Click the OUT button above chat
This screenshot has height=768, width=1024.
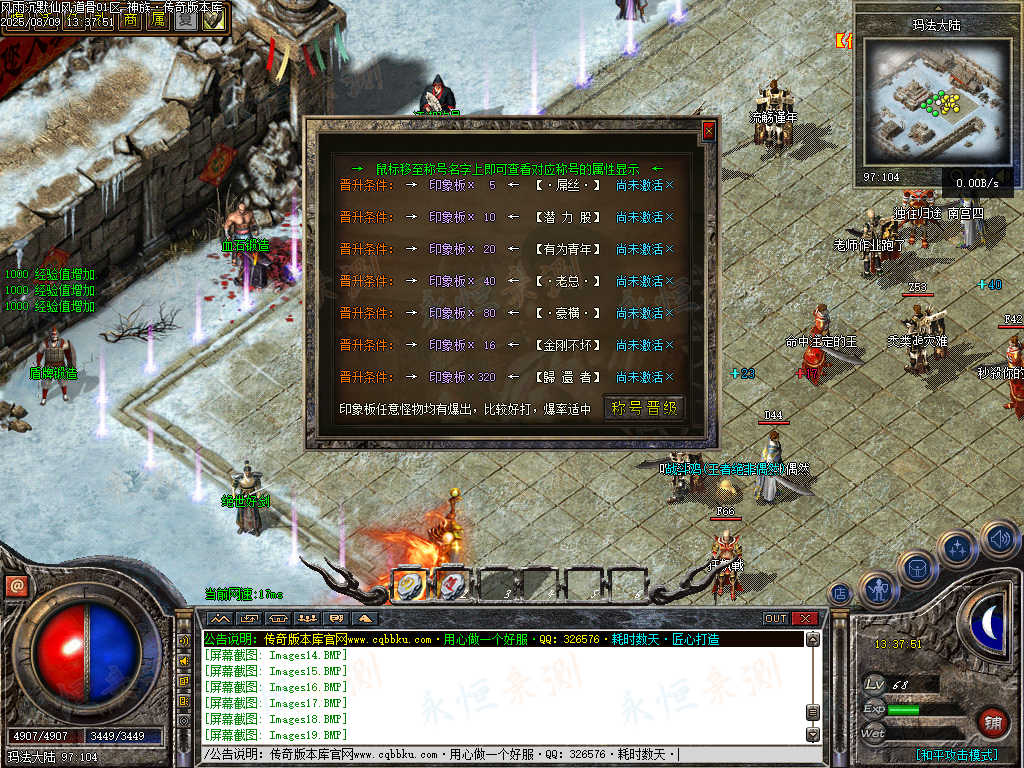pyautogui.click(x=776, y=618)
